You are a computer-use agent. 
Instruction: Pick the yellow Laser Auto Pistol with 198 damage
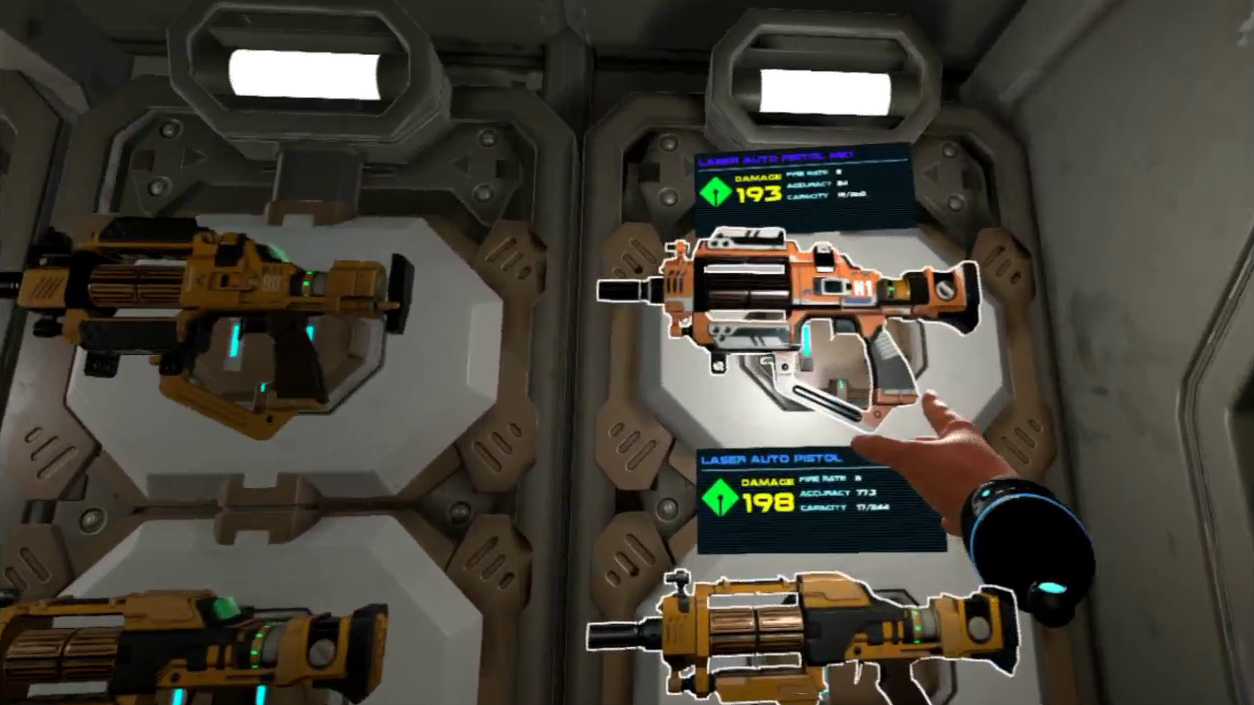click(790, 630)
